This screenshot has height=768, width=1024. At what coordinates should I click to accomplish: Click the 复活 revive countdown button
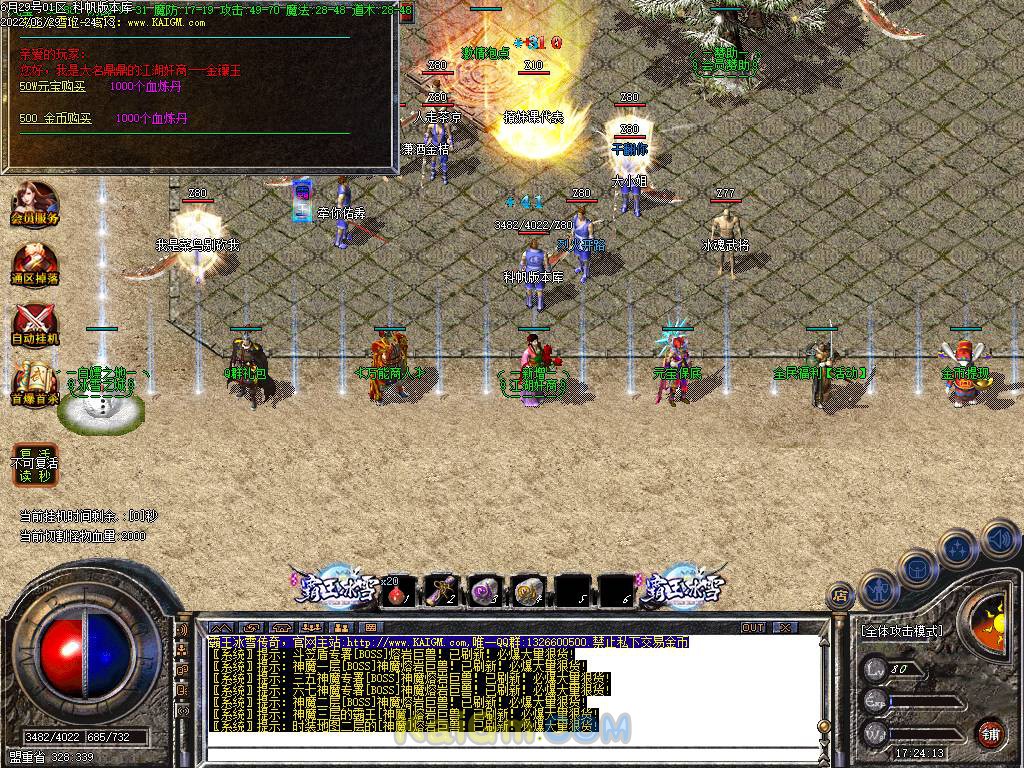coord(35,464)
